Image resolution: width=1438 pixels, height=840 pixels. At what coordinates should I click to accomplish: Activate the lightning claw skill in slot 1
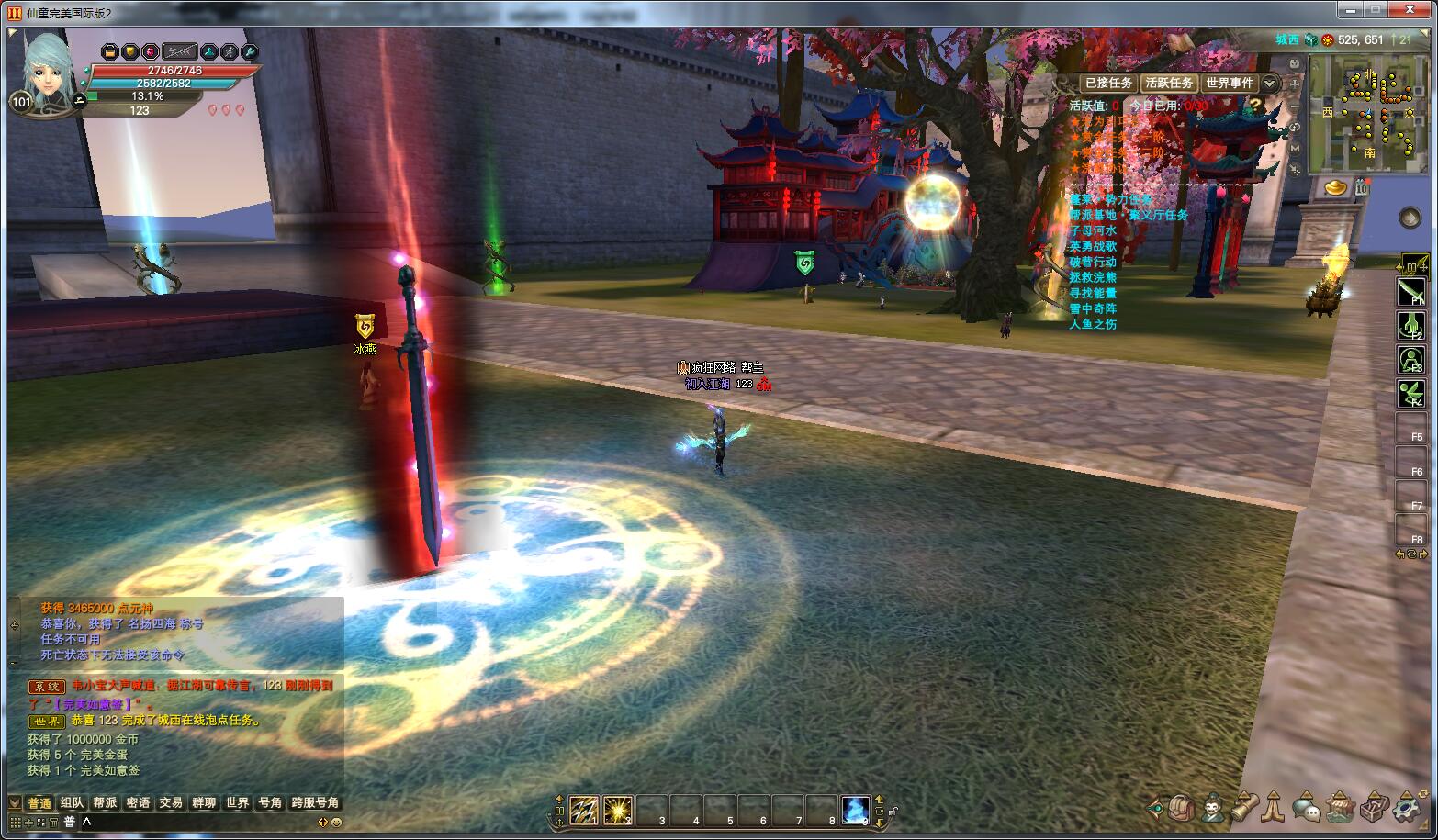pos(584,810)
